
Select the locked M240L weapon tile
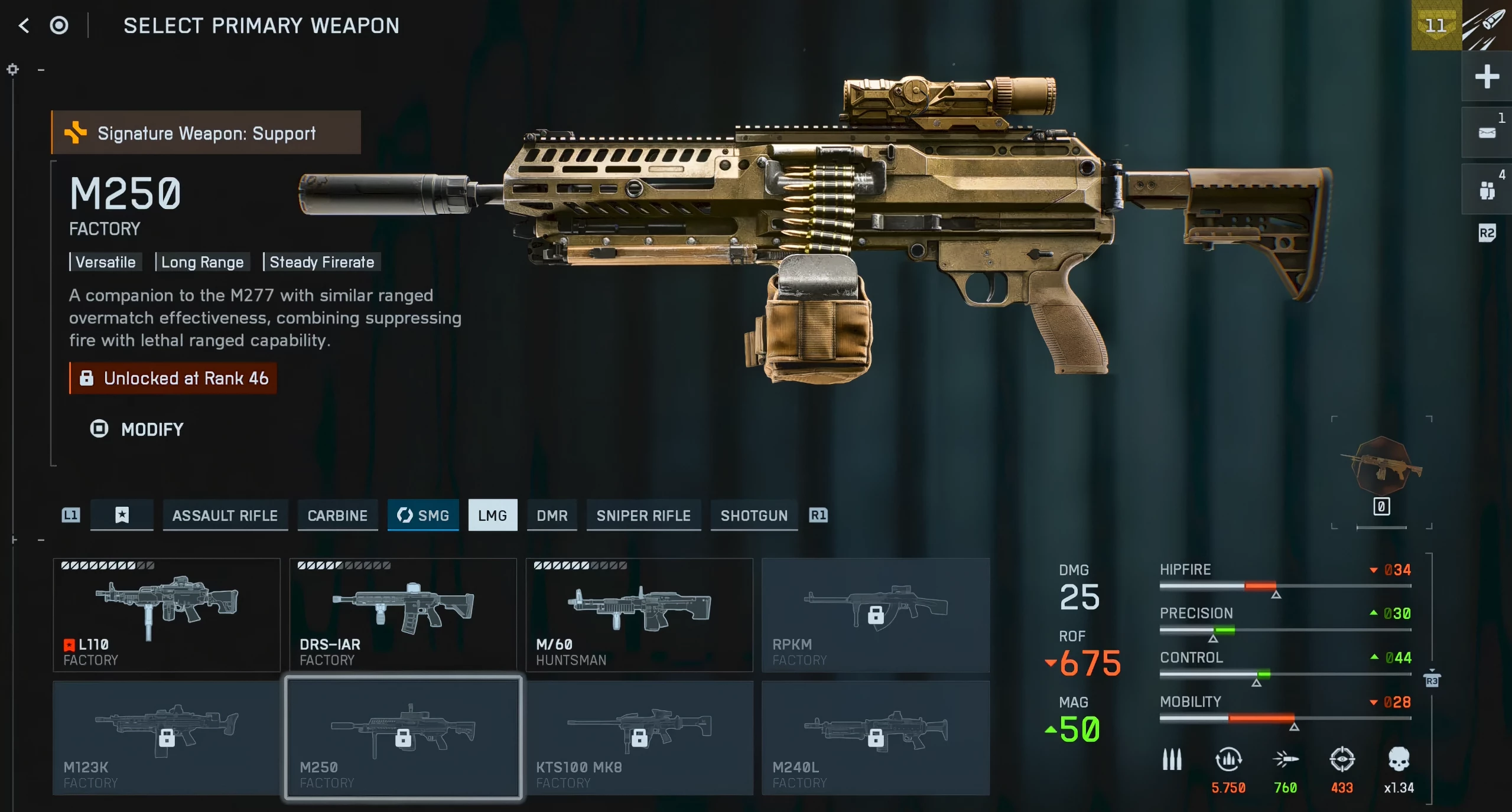click(x=876, y=738)
